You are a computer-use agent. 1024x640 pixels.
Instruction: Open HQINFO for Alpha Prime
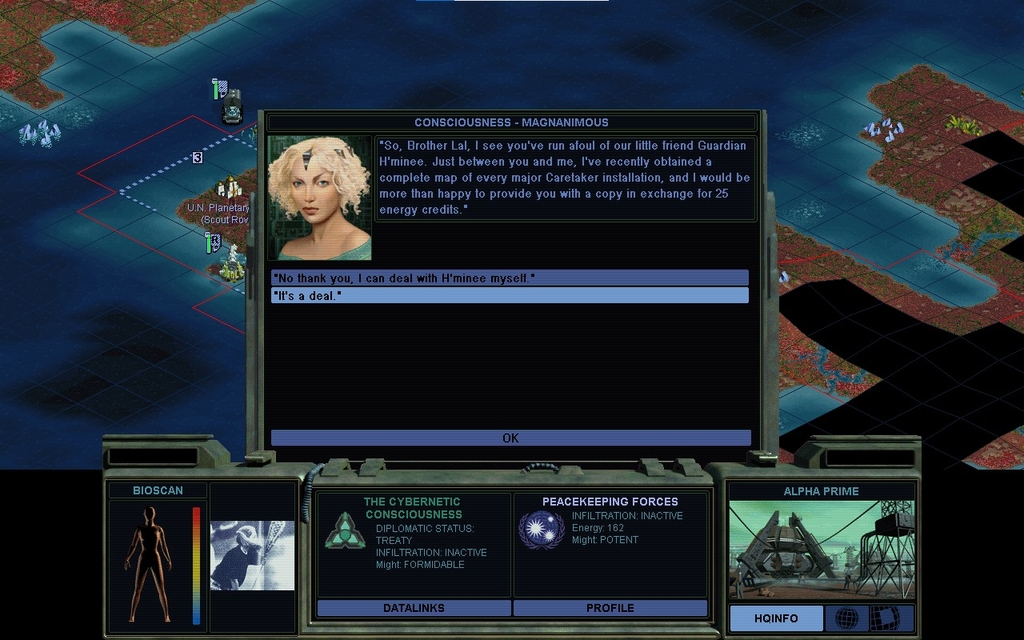[x=776, y=618]
